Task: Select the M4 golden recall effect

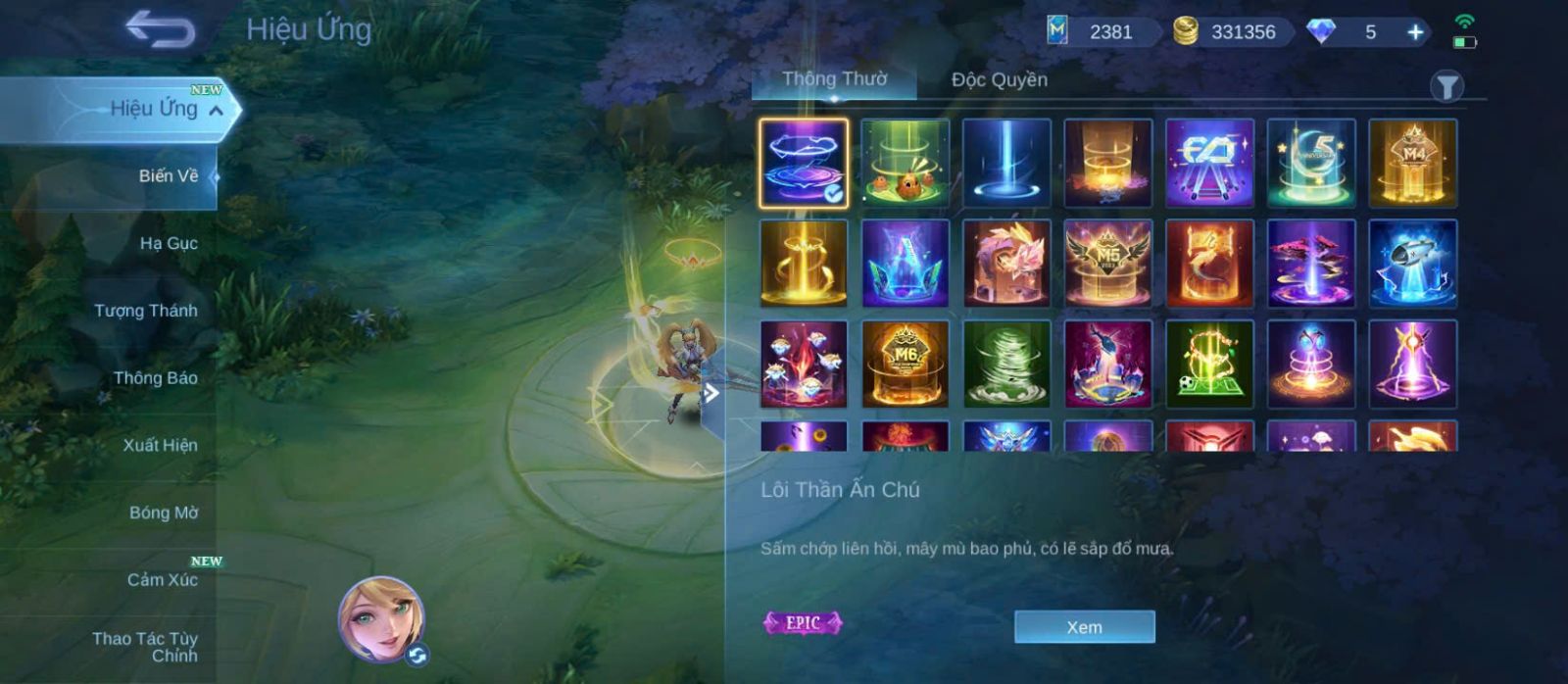Action: tap(1412, 163)
